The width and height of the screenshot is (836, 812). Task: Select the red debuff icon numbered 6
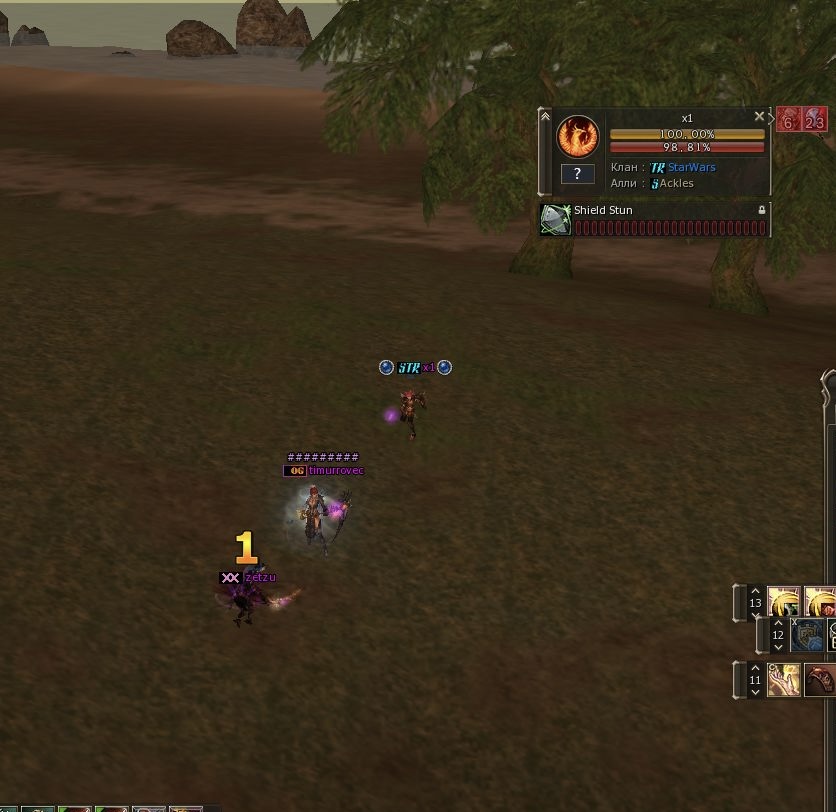click(788, 121)
